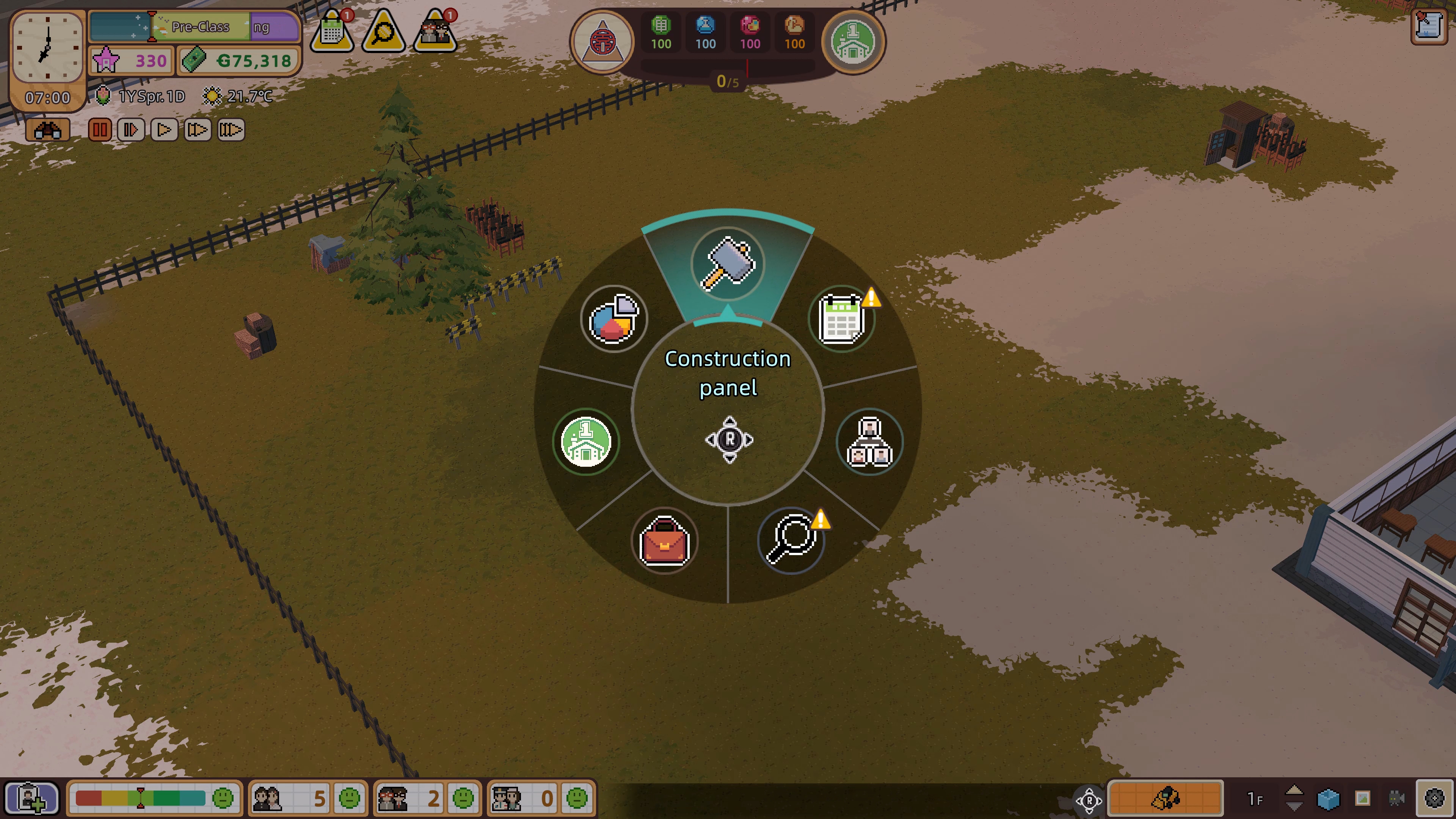Image resolution: width=1456 pixels, height=819 pixels.
Task: Click the round green school level badge
Action: pyautogui.click(x=853, y=42)
